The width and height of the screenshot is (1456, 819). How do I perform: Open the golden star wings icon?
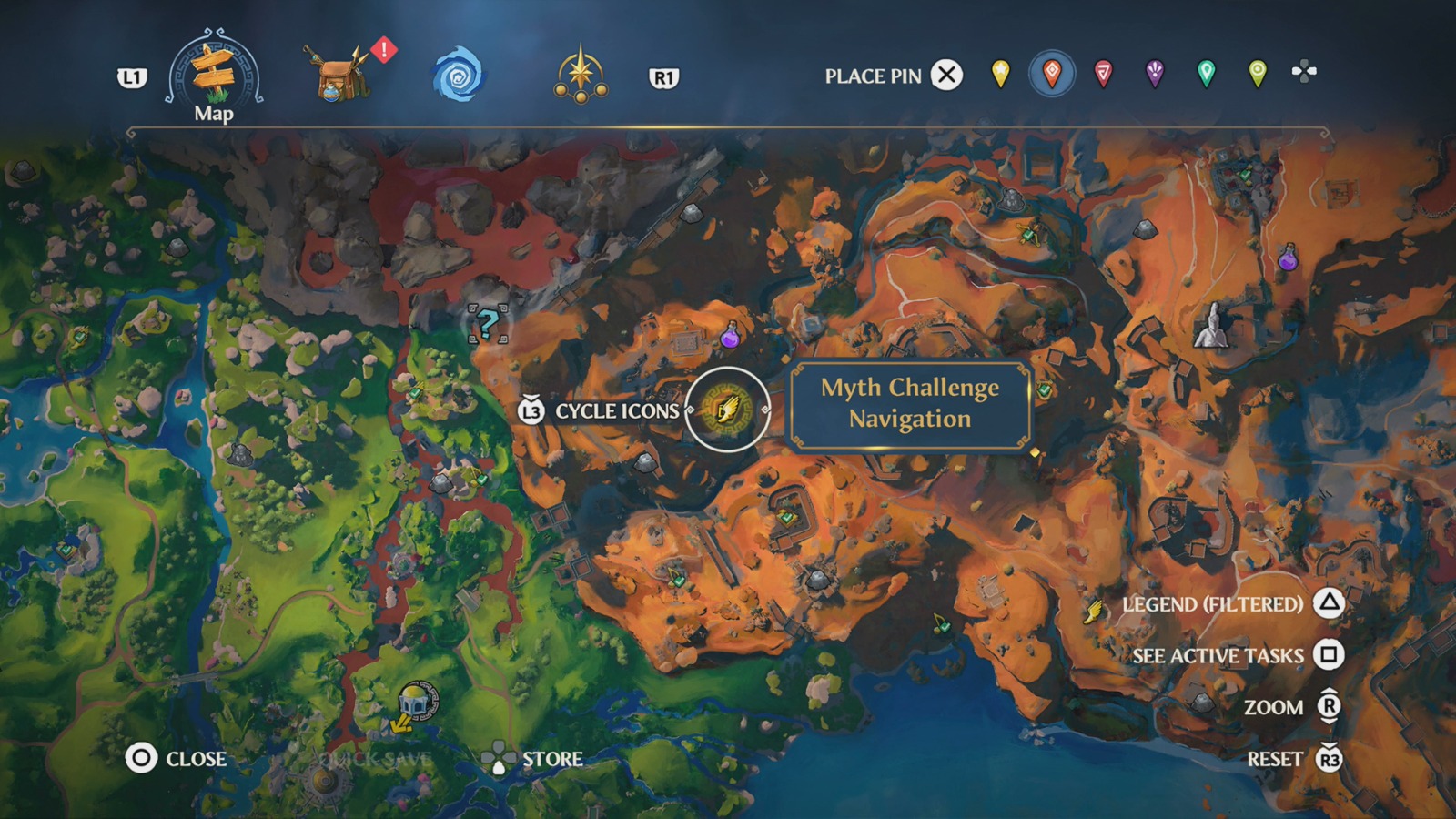[x=582, y=76]
